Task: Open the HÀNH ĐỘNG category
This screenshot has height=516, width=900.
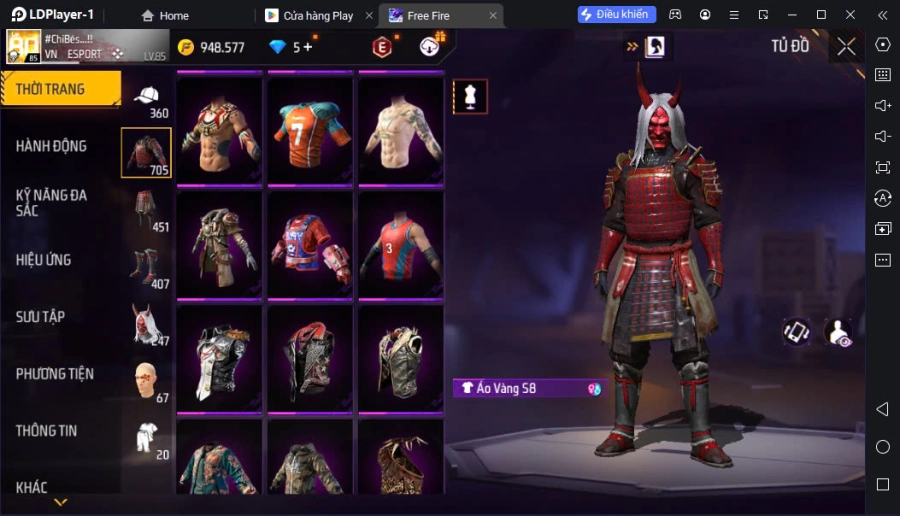Action: 52,146
